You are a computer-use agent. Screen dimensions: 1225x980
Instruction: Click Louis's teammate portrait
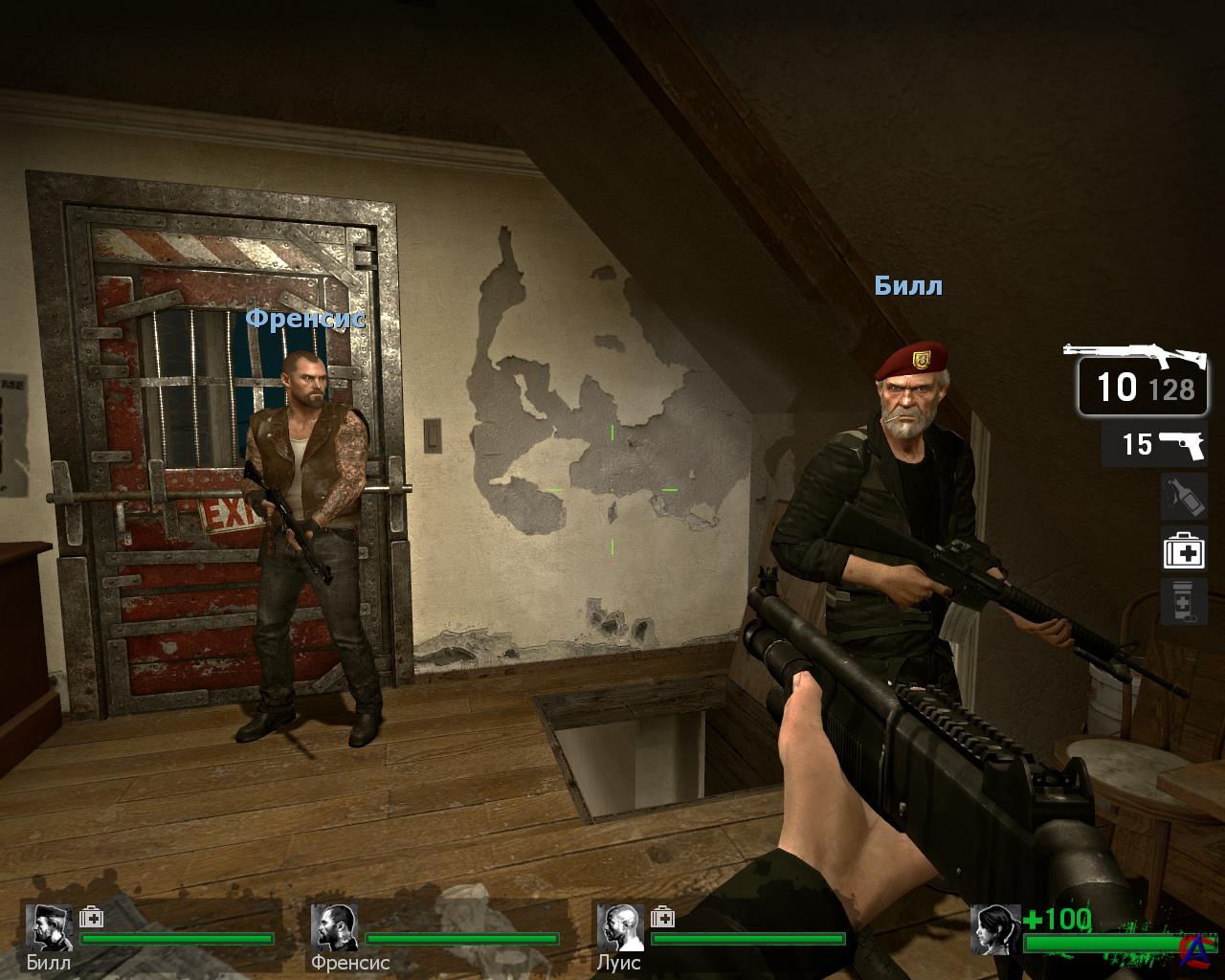(x=620, y=926)
